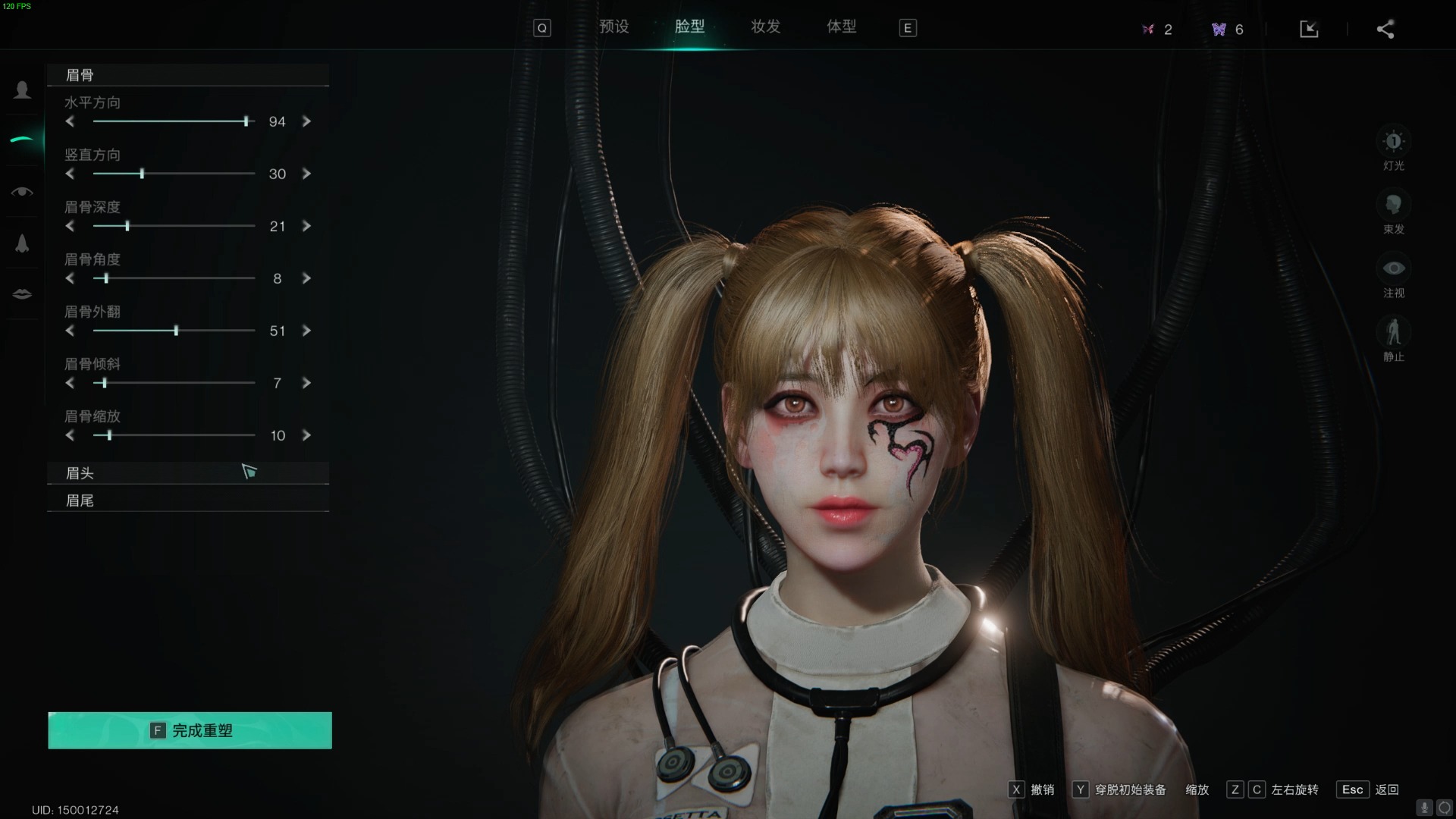Confirm with 完成重塑 button
Image resolution: width=1456 pixels, height=819 pixels.
(190, 730)
